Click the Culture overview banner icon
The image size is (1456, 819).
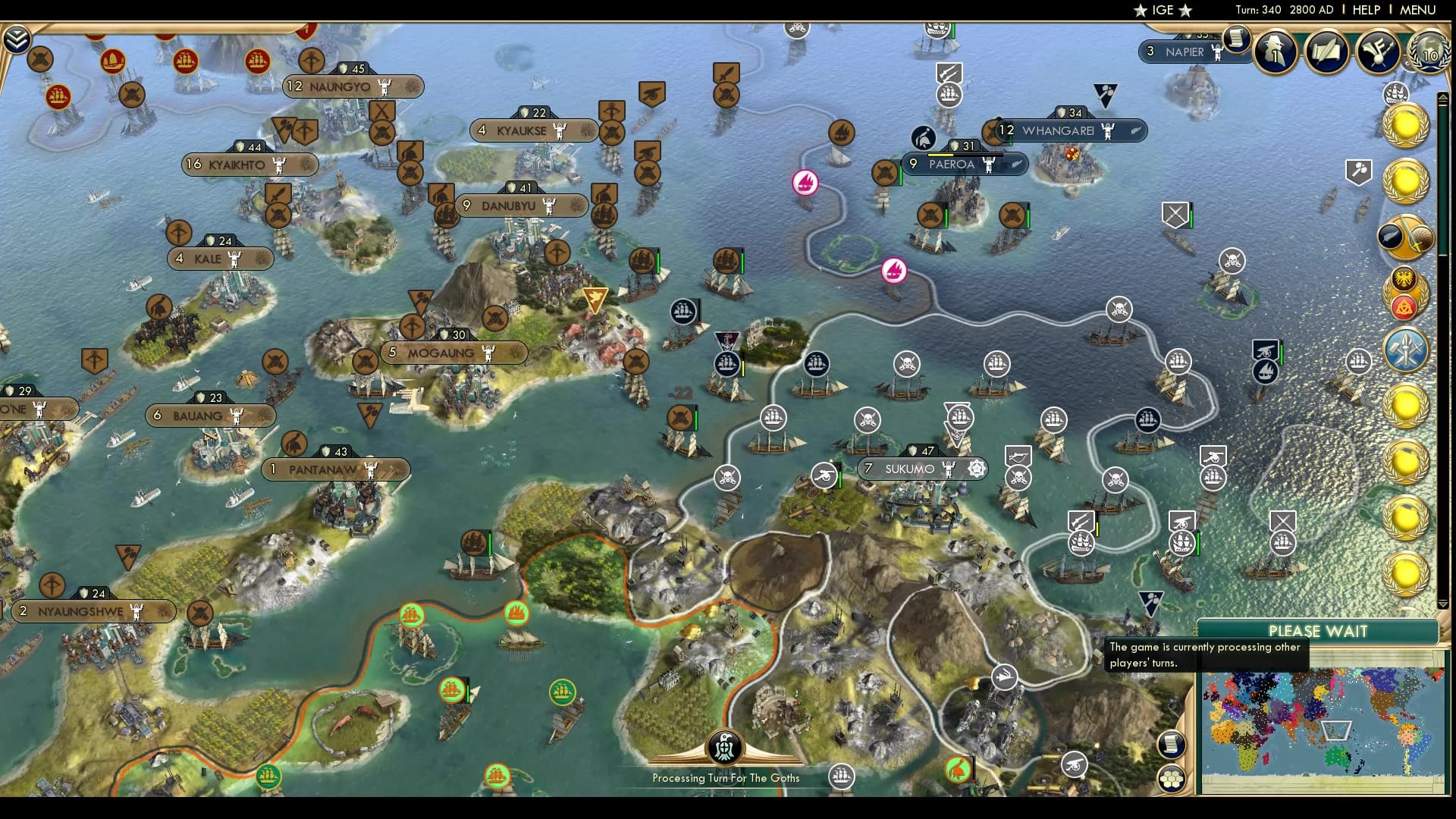pos(1377,50)
